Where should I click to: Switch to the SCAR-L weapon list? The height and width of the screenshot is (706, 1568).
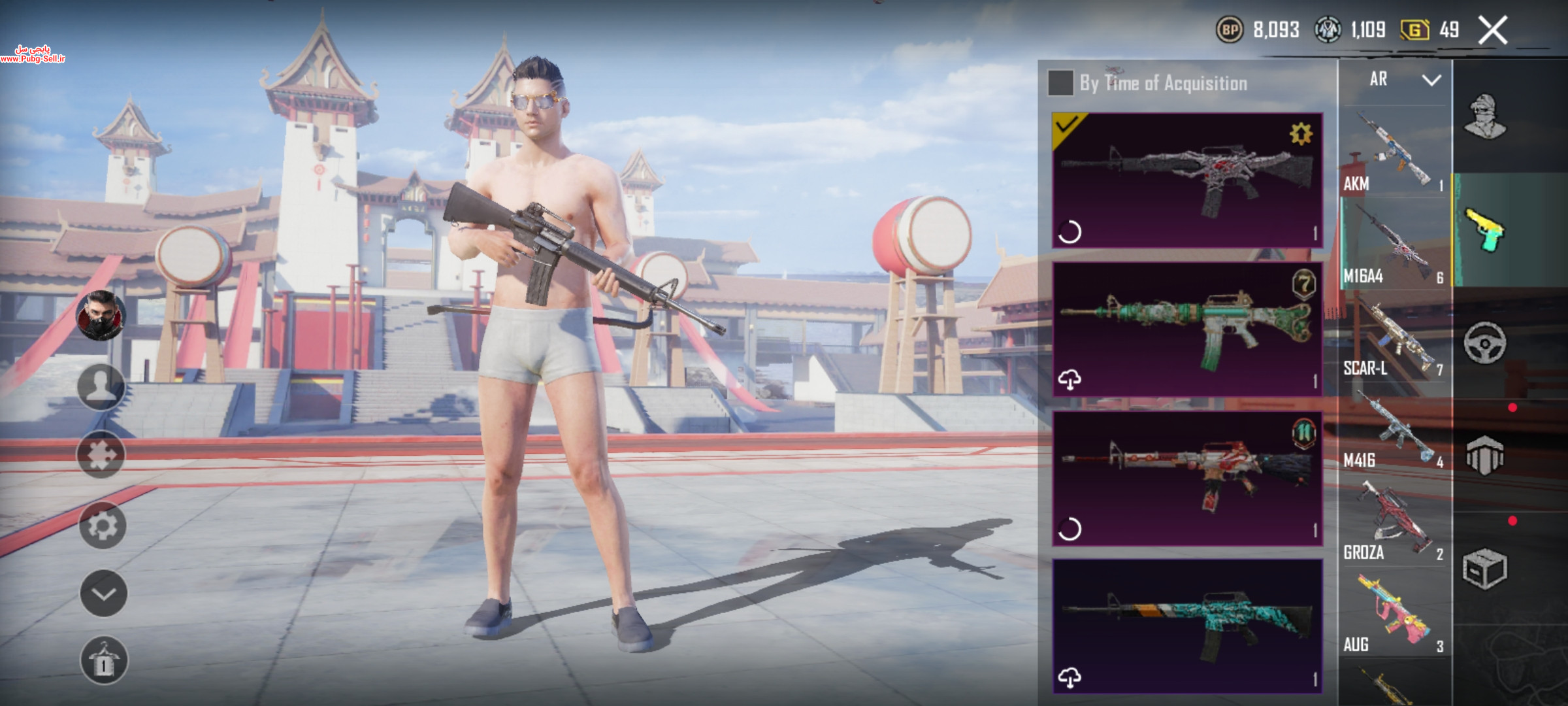point(1393,339)
